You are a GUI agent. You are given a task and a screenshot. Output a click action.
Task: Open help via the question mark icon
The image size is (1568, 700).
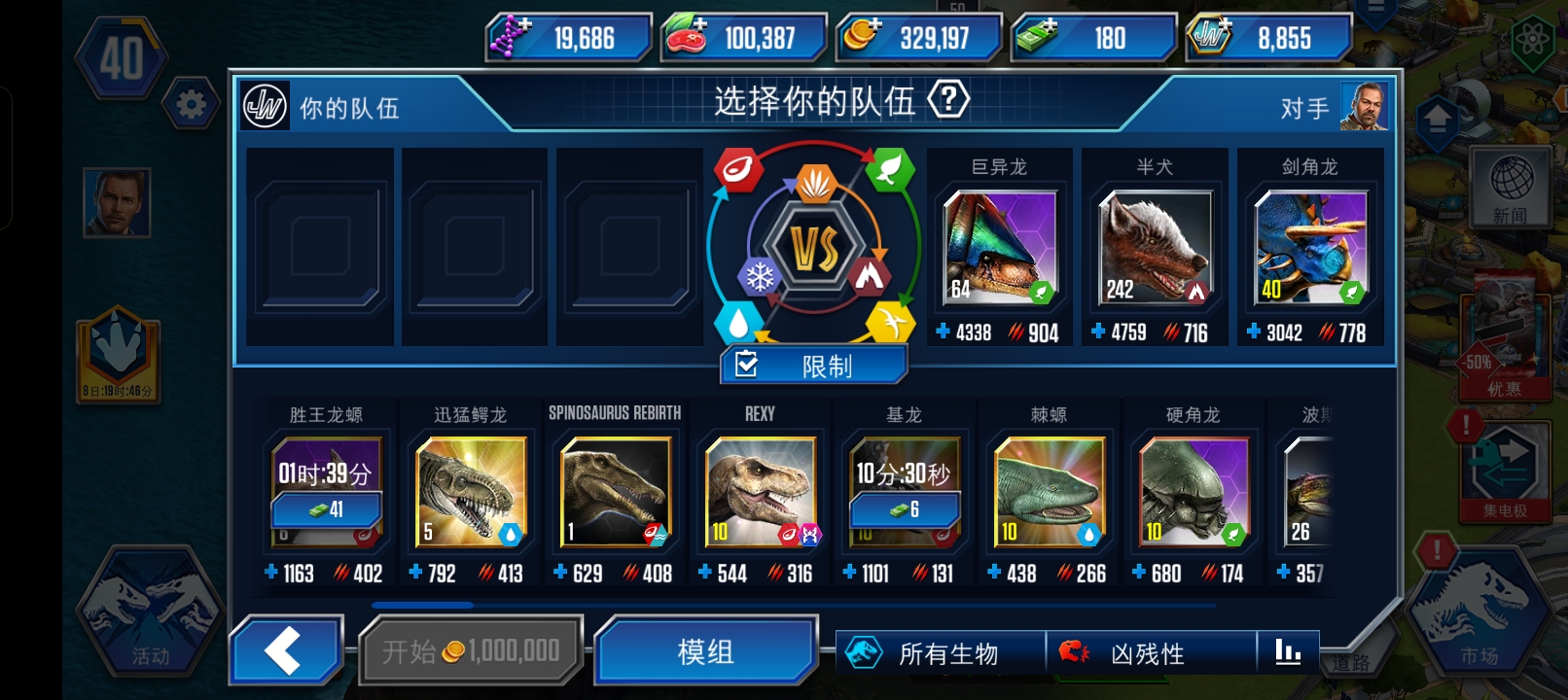pyautogui.click(x=949, y=102)
